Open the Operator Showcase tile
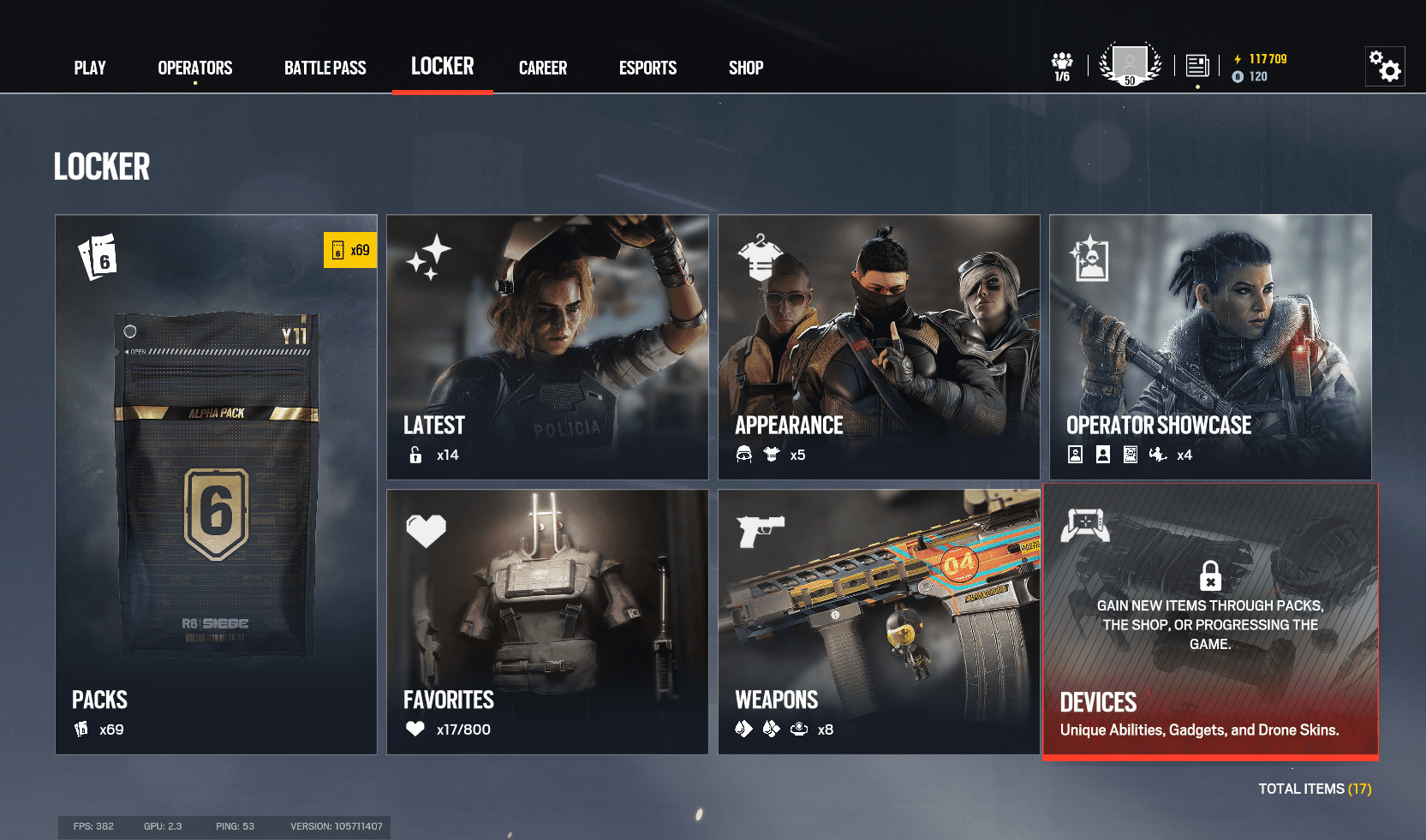This screenshot has width=1426, height=840. [1210, 343]
